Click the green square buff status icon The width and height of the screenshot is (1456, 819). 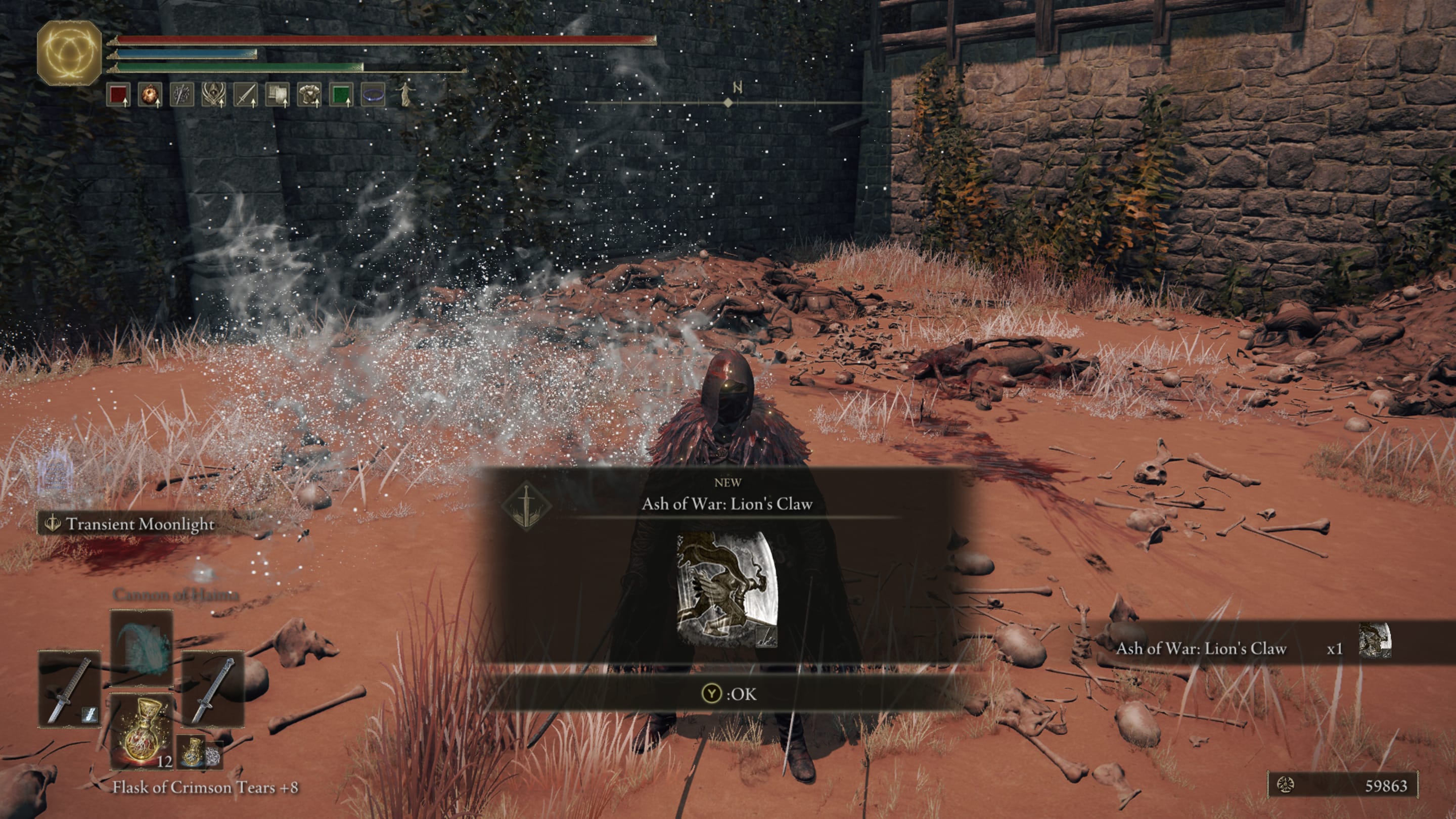[341, 95]
